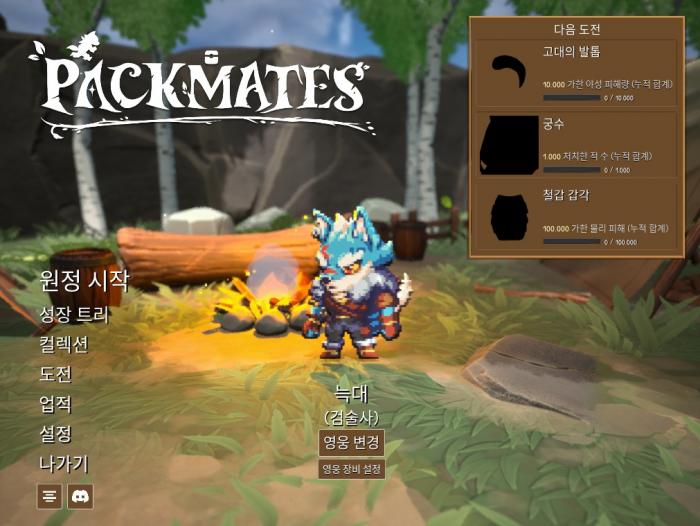The width and height of the screenshot is (700, 526).
Task: Select the 궁수 challenge entry
Action: pos(578,144)
